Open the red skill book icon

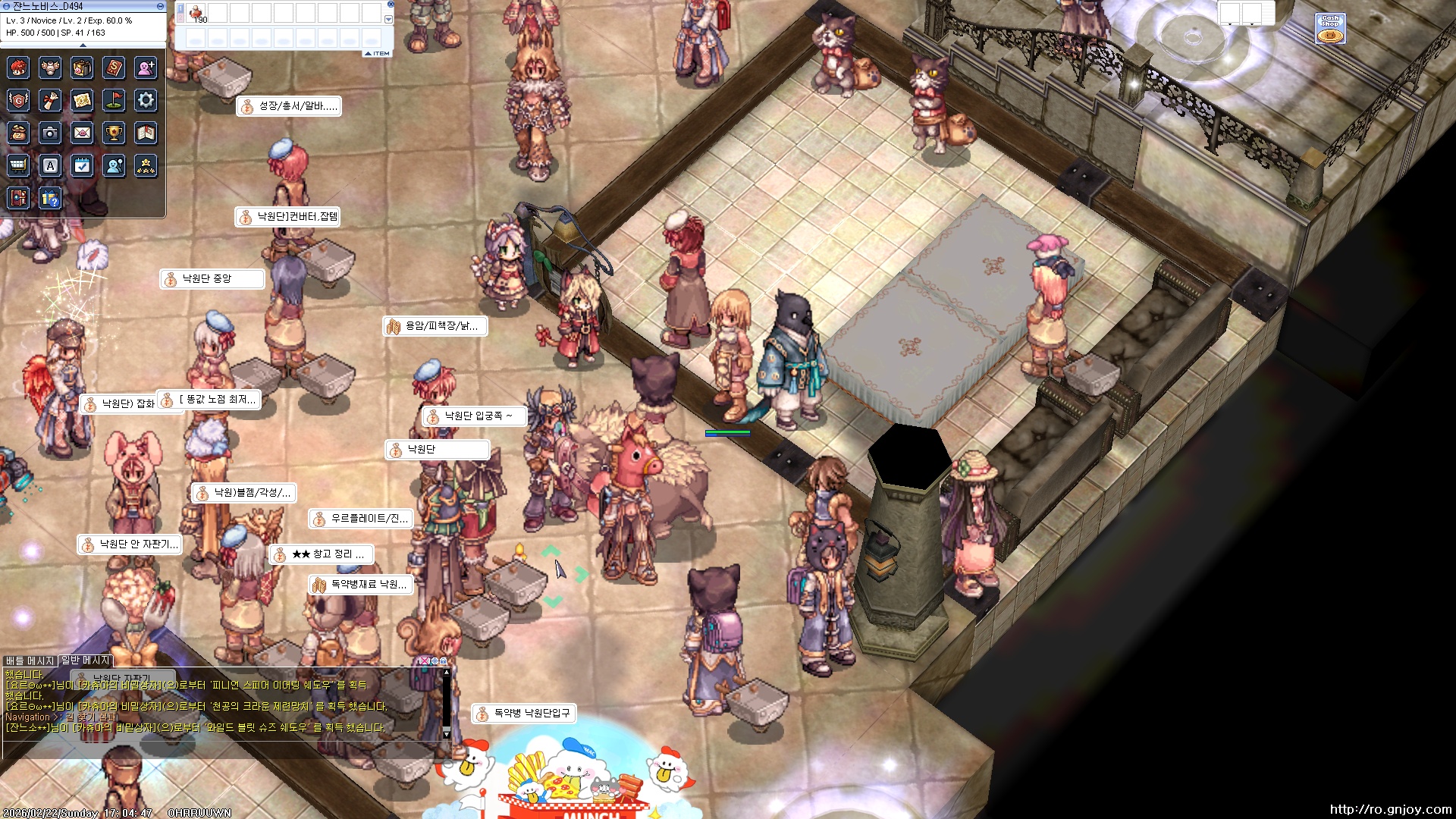[114, 67]
